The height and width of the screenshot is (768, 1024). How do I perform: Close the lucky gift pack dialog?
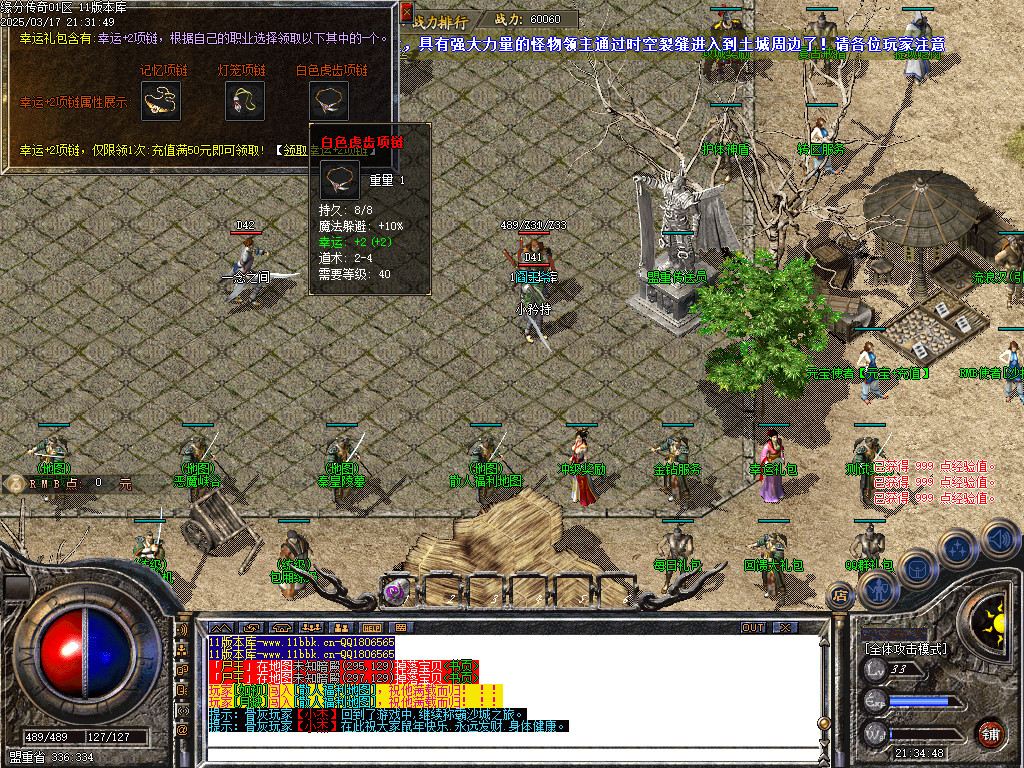click(x=406, y=13)
